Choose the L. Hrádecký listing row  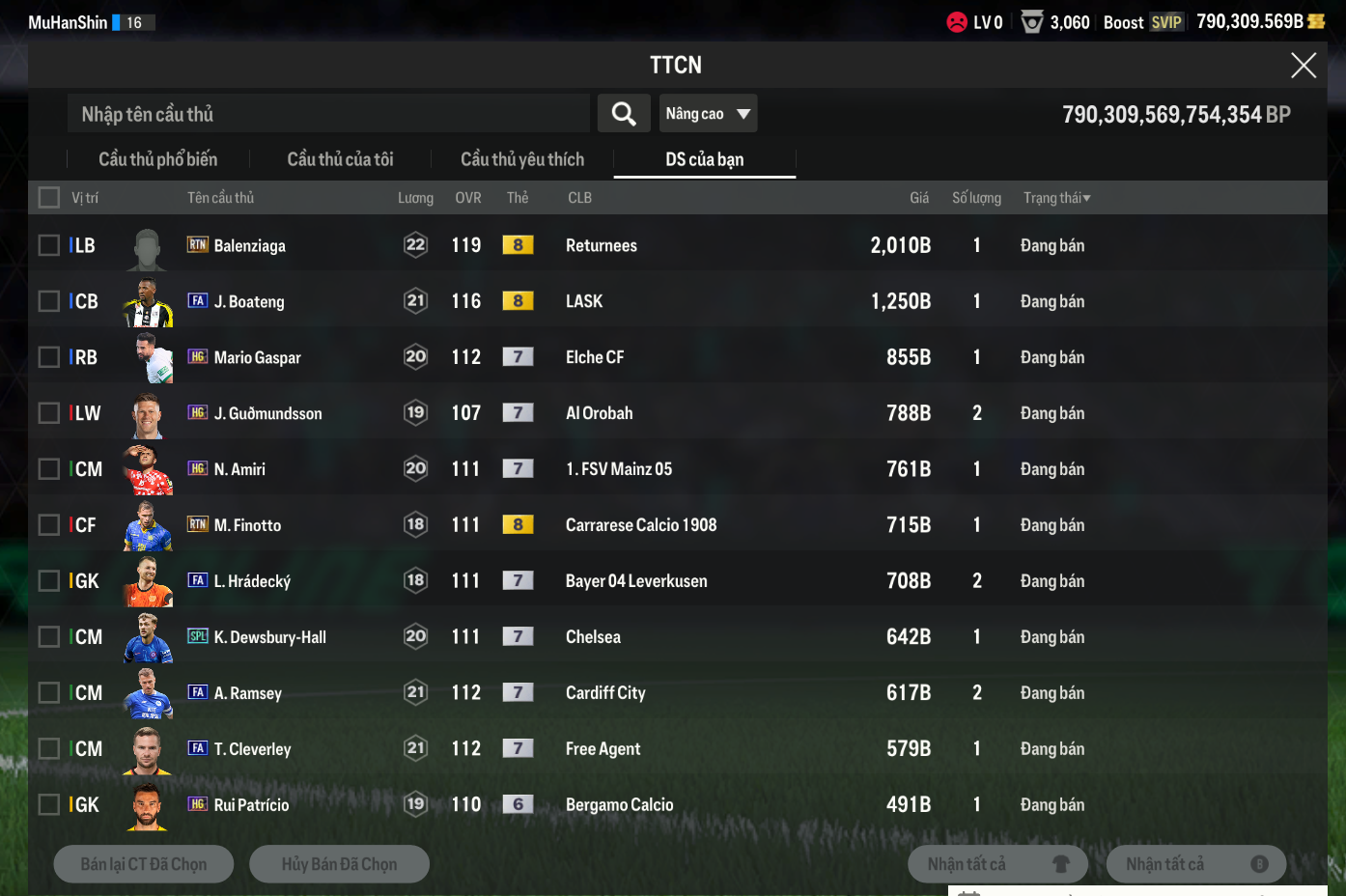pyautogui.click(x=579, y=581)
